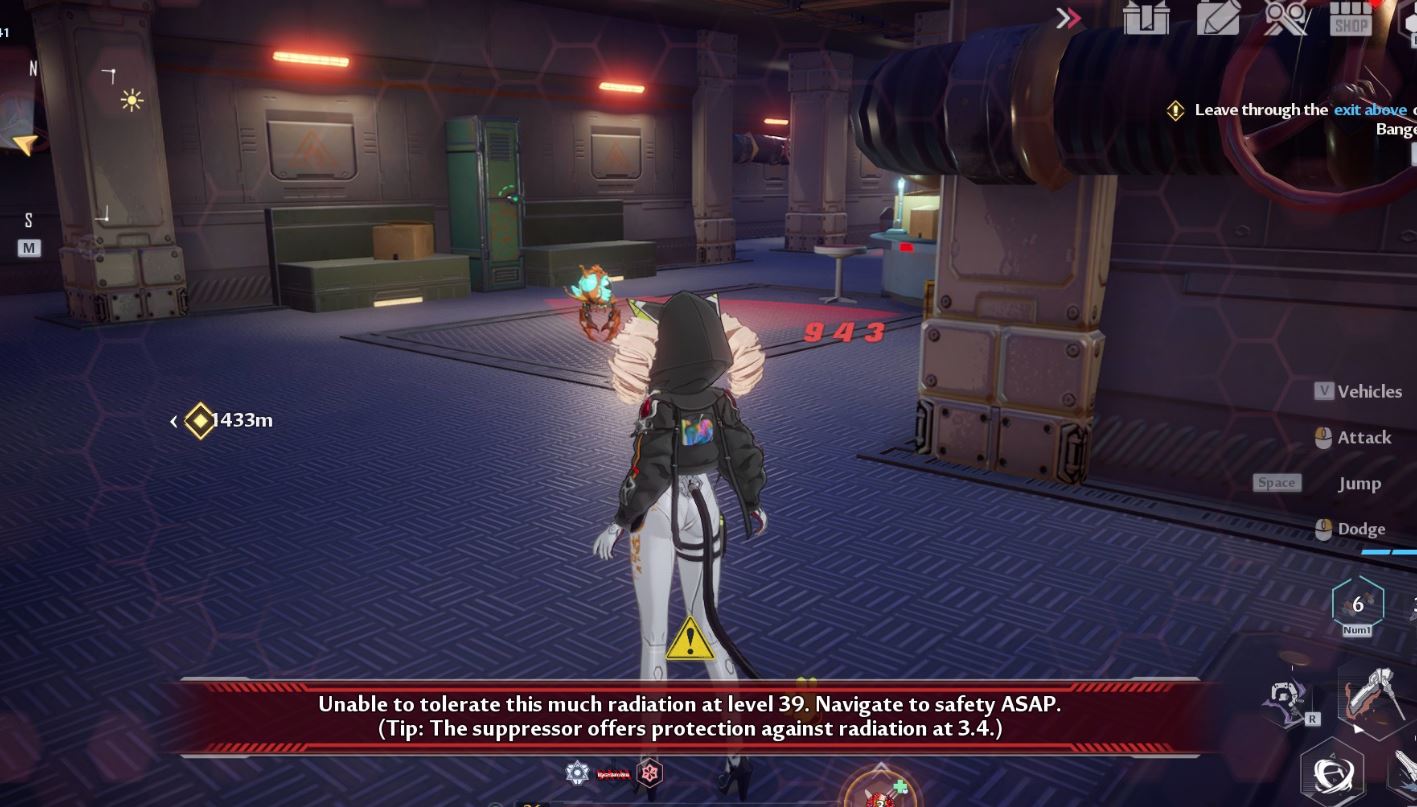Use the consumable slot showing 6

1357,604
